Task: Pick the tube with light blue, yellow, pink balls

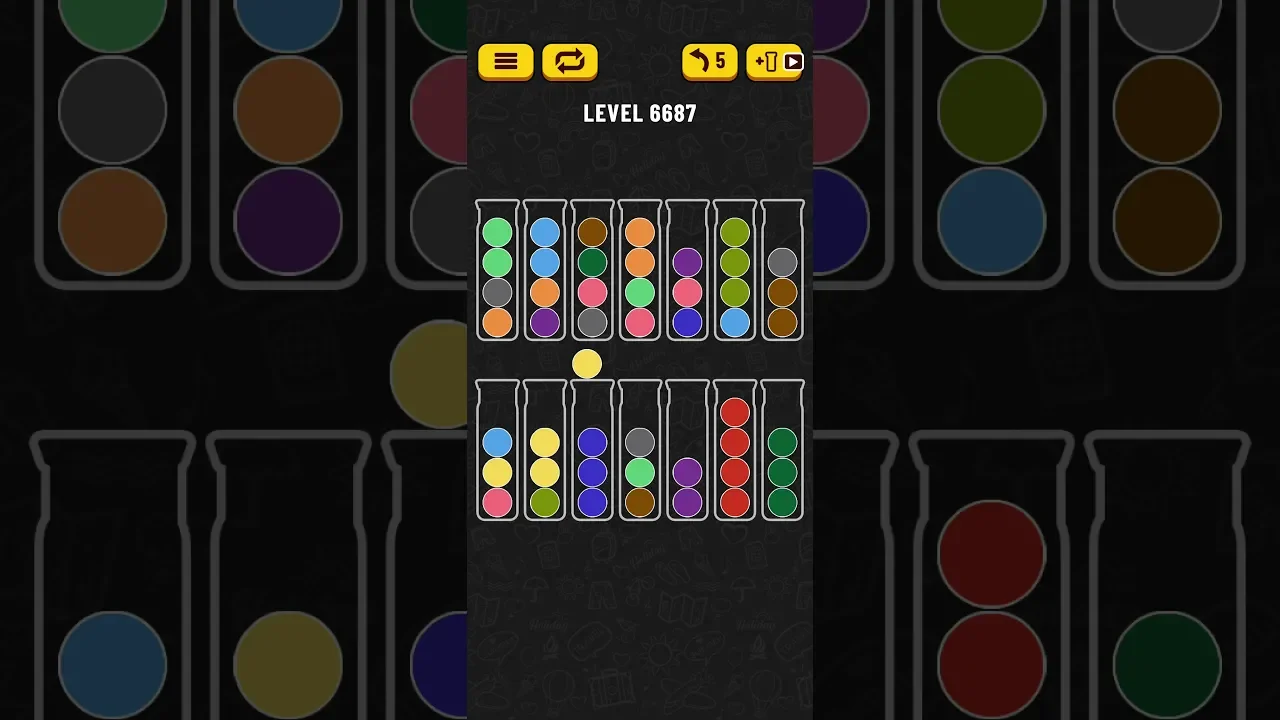Action: point(497,452)
